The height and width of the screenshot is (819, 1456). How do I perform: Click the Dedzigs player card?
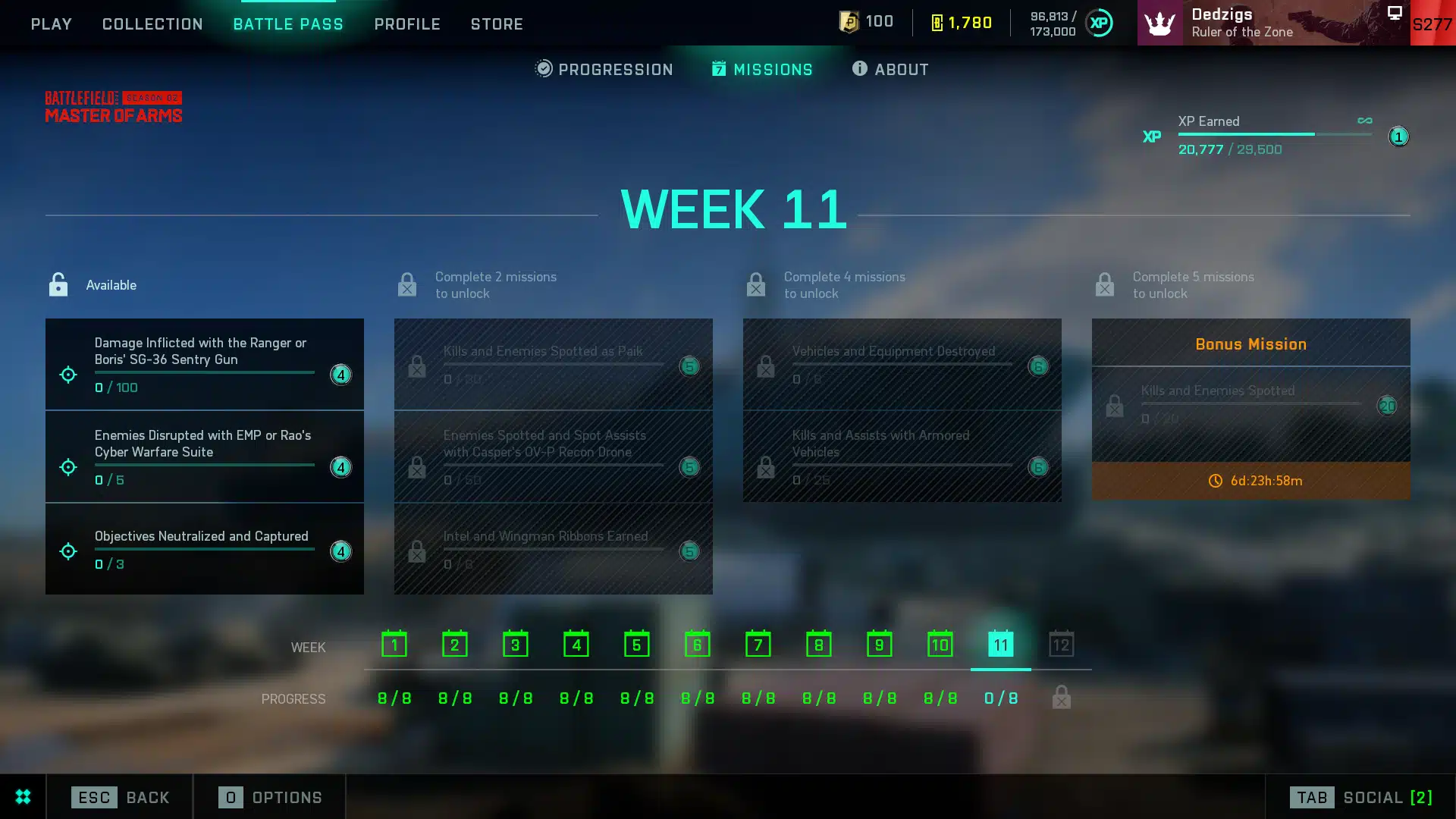1251,23
